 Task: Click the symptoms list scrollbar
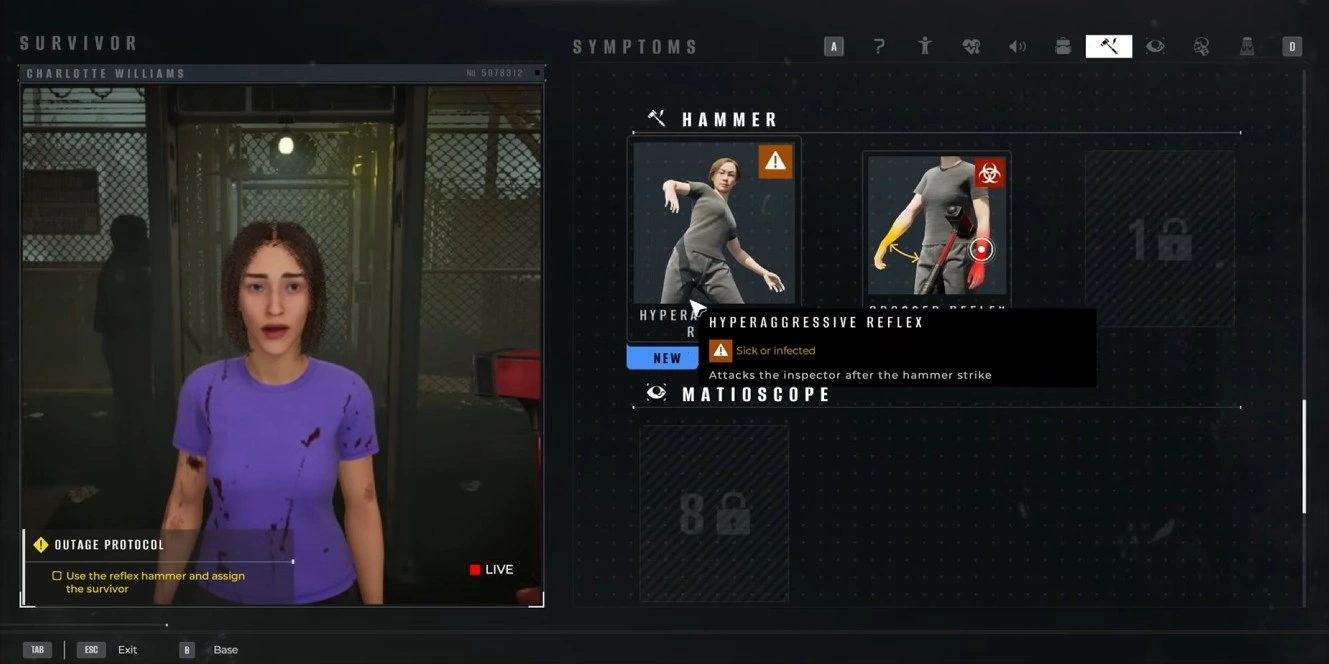coord(1304,456)
